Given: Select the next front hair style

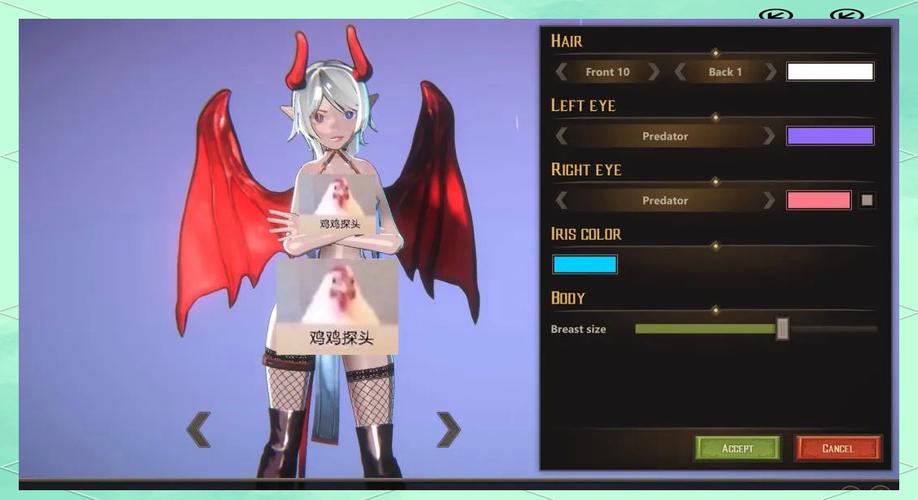Looking at the screenshot, I should pyautogui.click(x=653, y=72).
